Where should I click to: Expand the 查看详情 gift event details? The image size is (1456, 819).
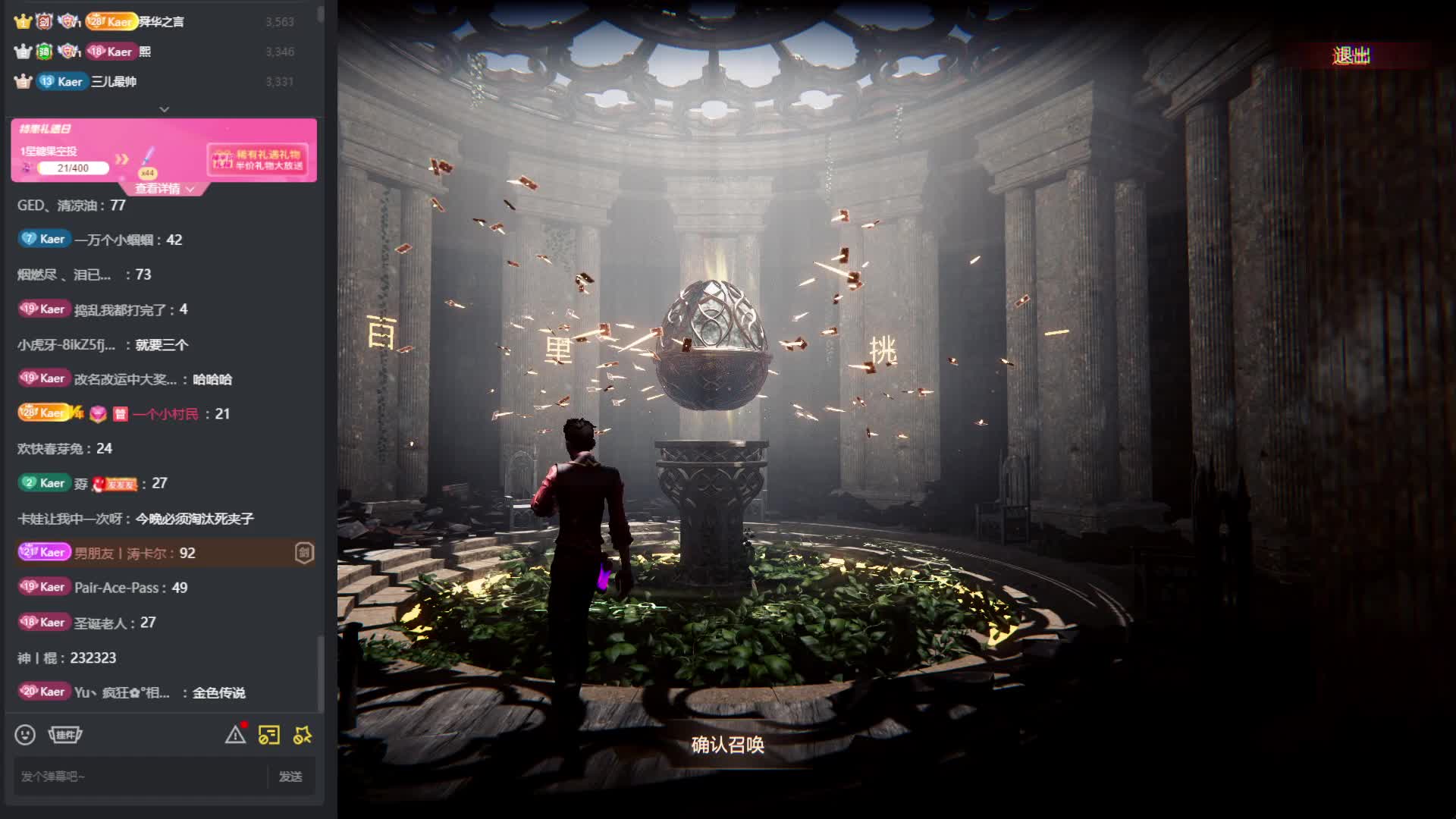click(165, 189)
